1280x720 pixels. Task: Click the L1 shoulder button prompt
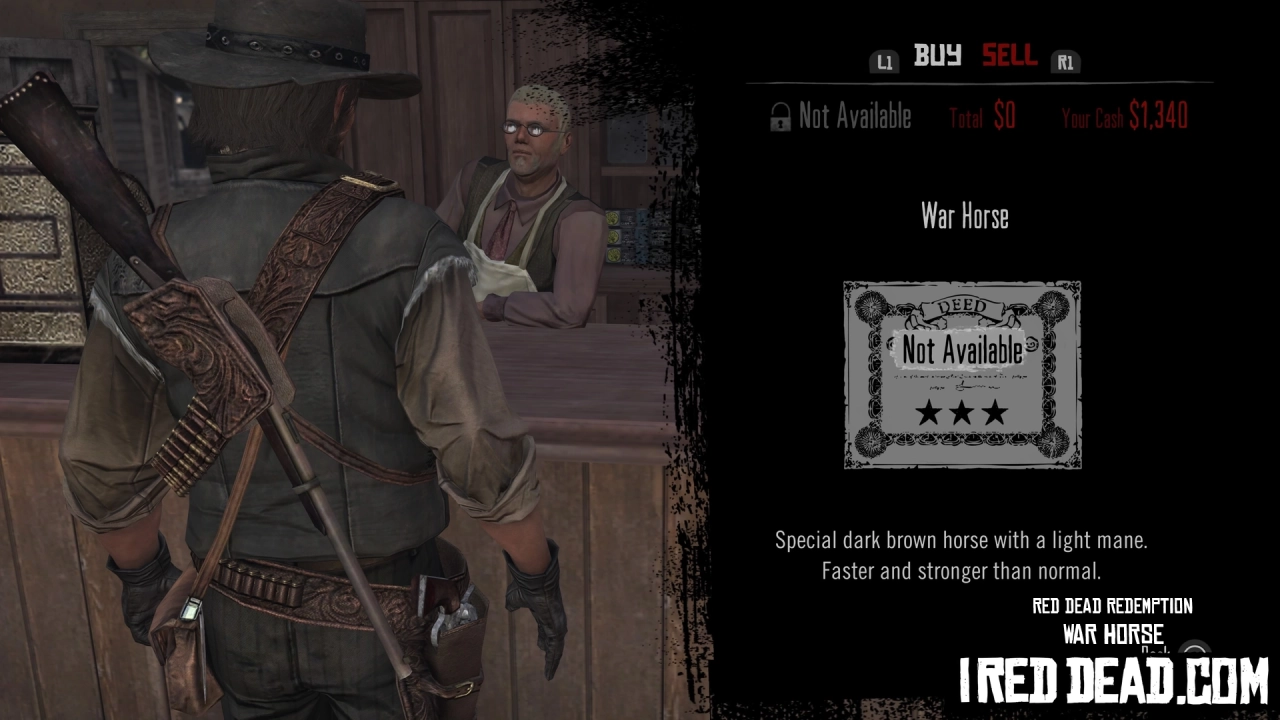884,61
